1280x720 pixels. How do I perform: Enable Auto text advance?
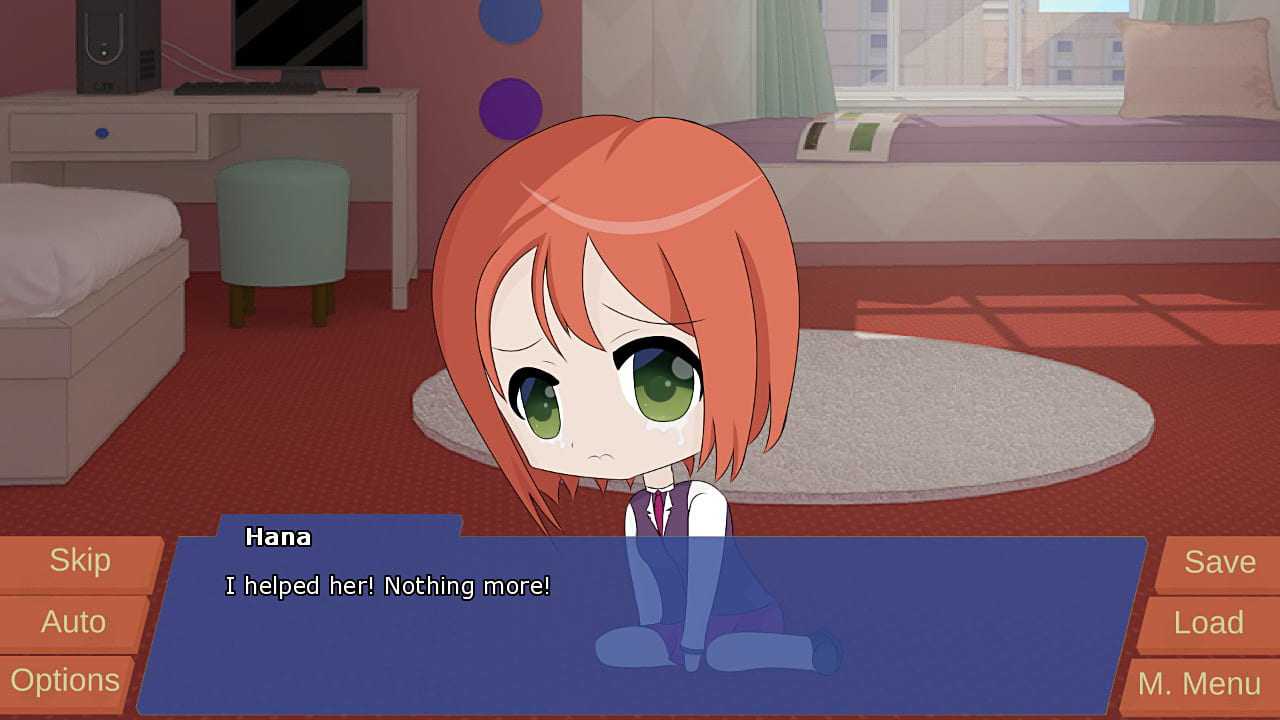click(73, 622)
